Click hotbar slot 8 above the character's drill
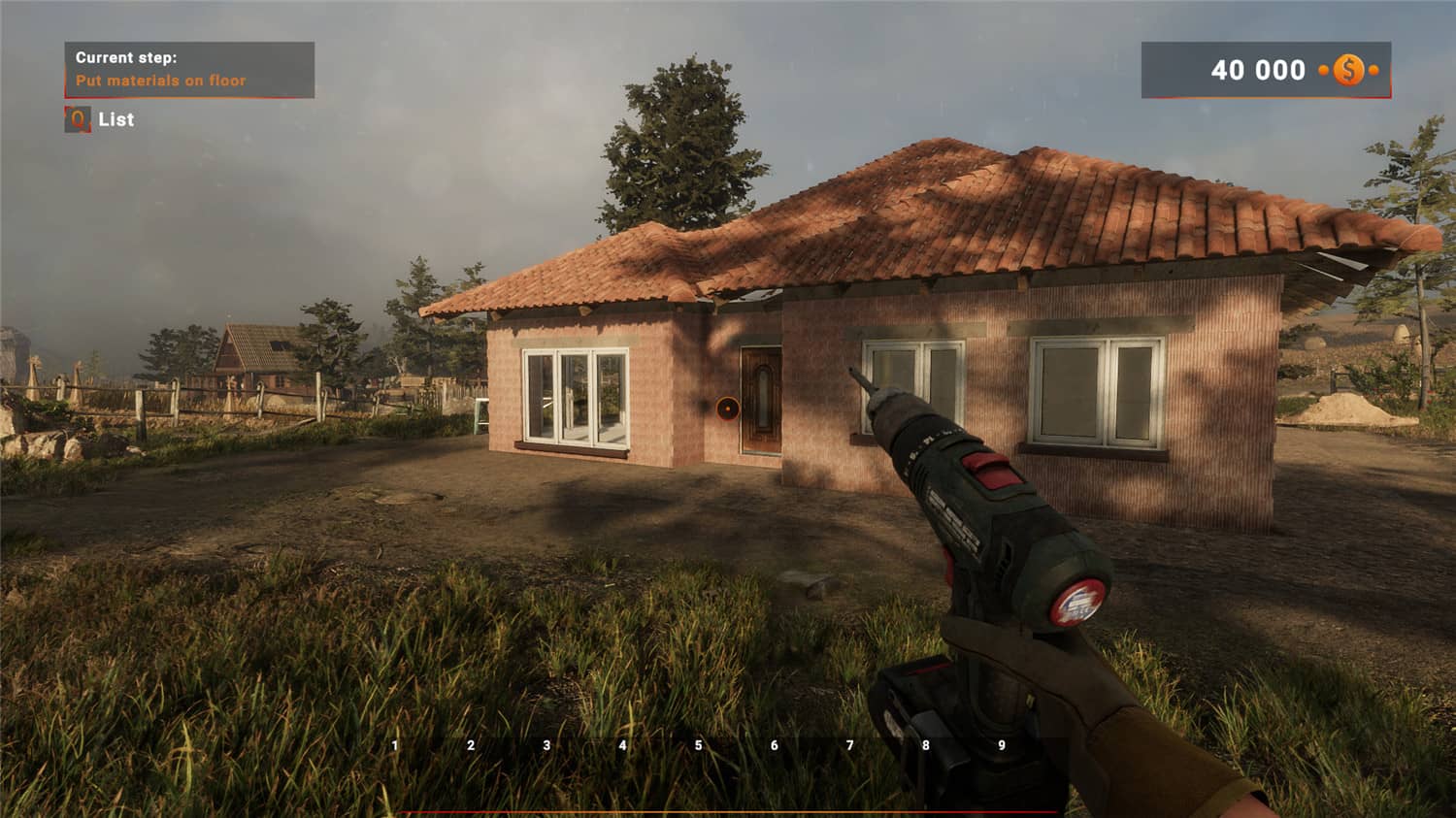 925,745
